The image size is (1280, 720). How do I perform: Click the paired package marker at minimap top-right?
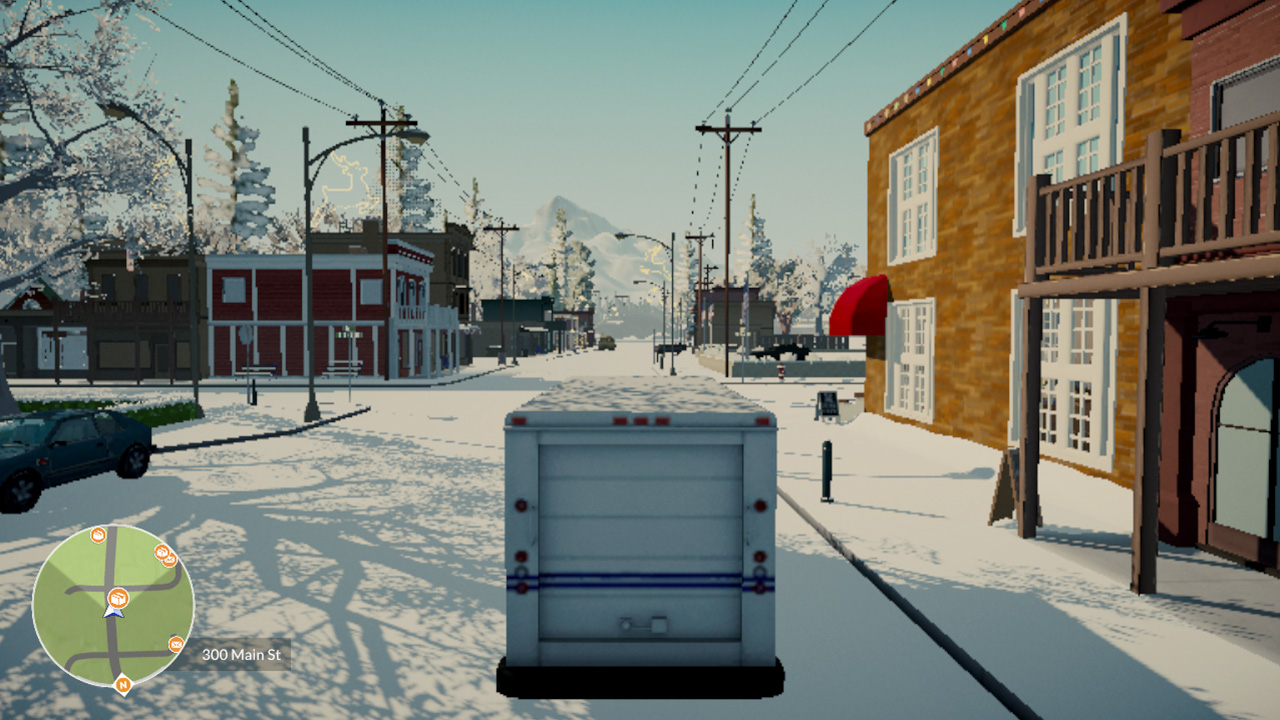point(162,551)
